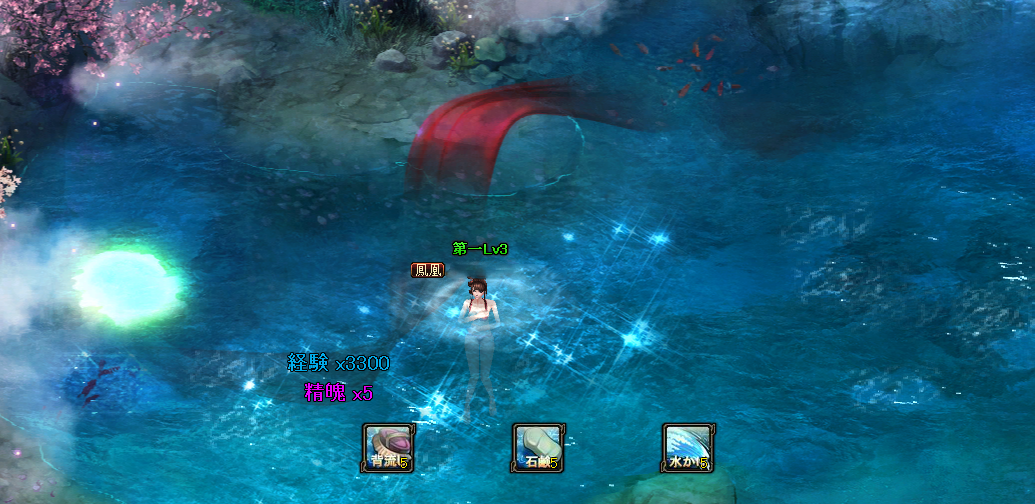The height and width of the screenshot is (504, 1035).
Task: Use the 背流し back-wash skill icon
Action: [x=387, y=447]
